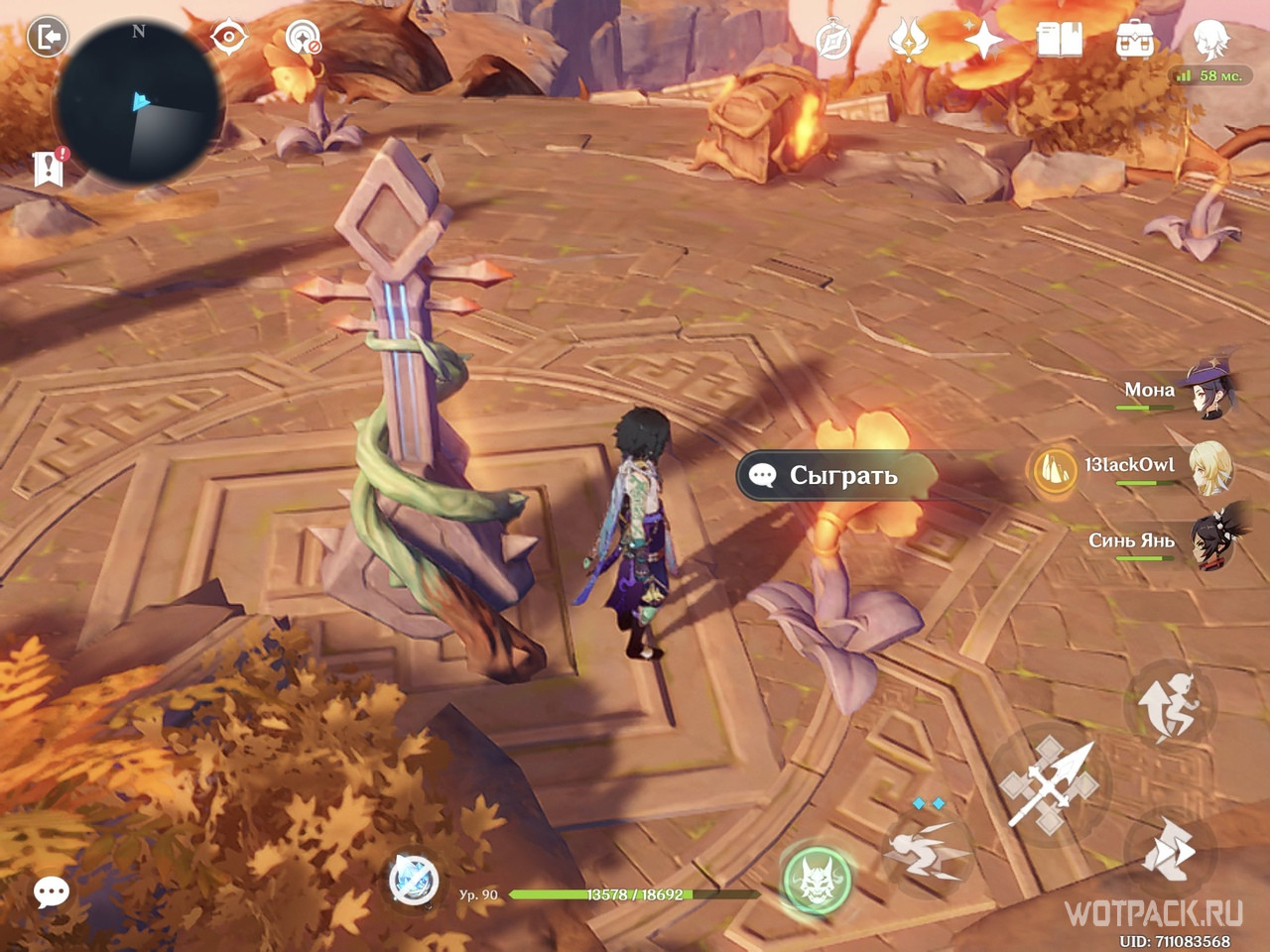Open the compass events icon

pyautogui.click(x=832, y=41)
